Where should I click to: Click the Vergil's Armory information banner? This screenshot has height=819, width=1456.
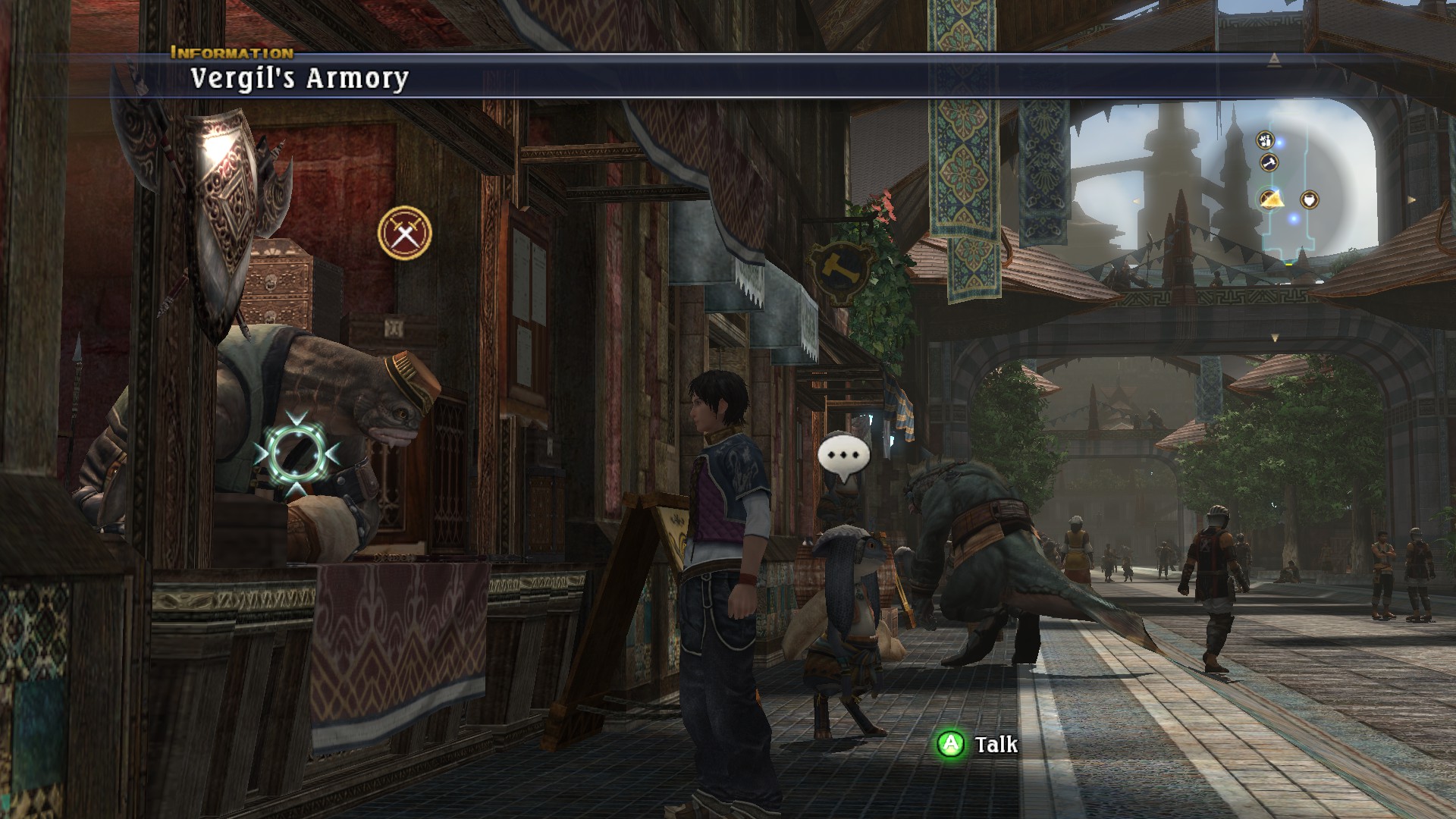[x=300, y=78]
